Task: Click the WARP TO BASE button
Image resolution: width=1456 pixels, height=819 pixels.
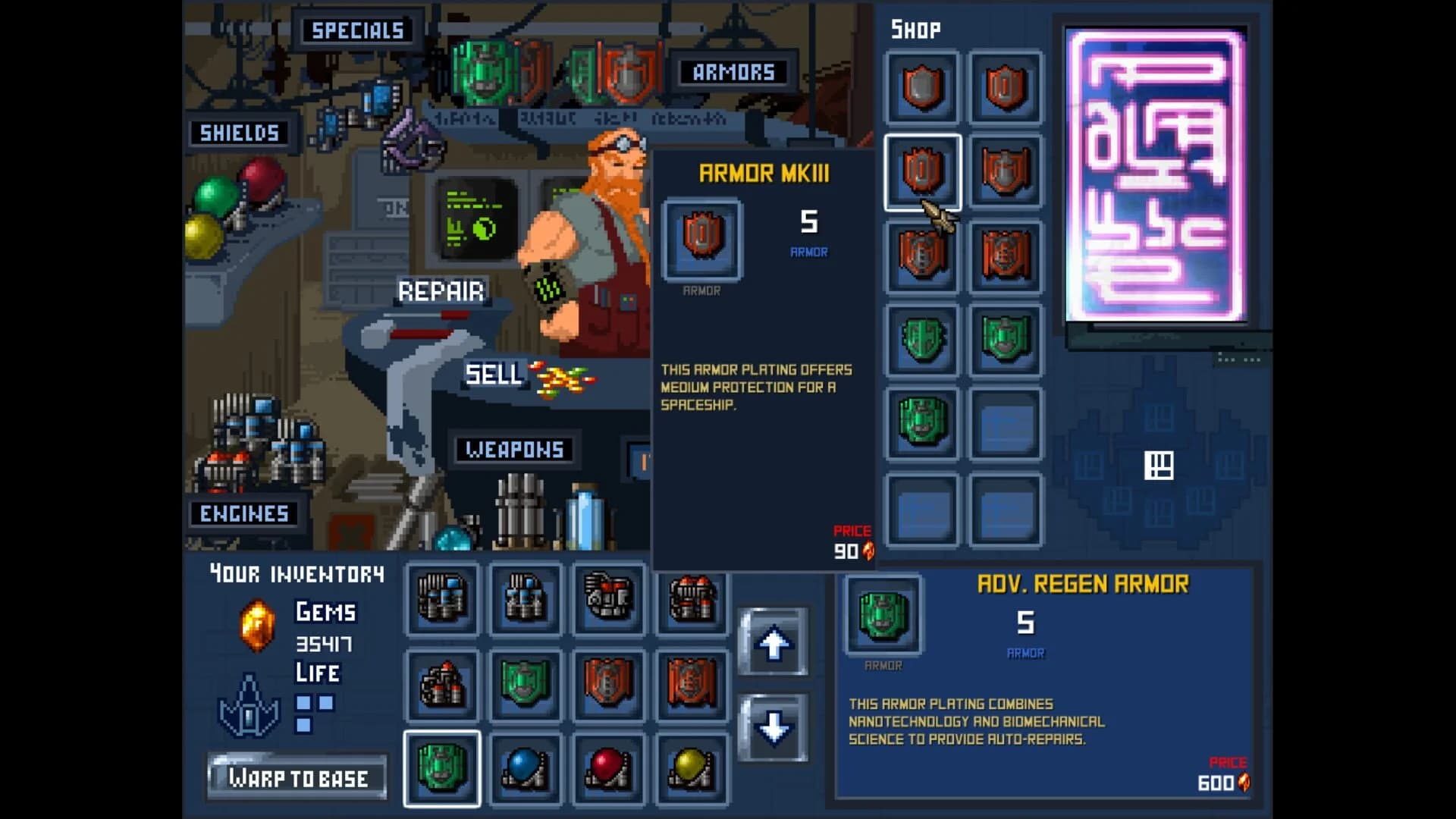Action: tap(297, 776)
